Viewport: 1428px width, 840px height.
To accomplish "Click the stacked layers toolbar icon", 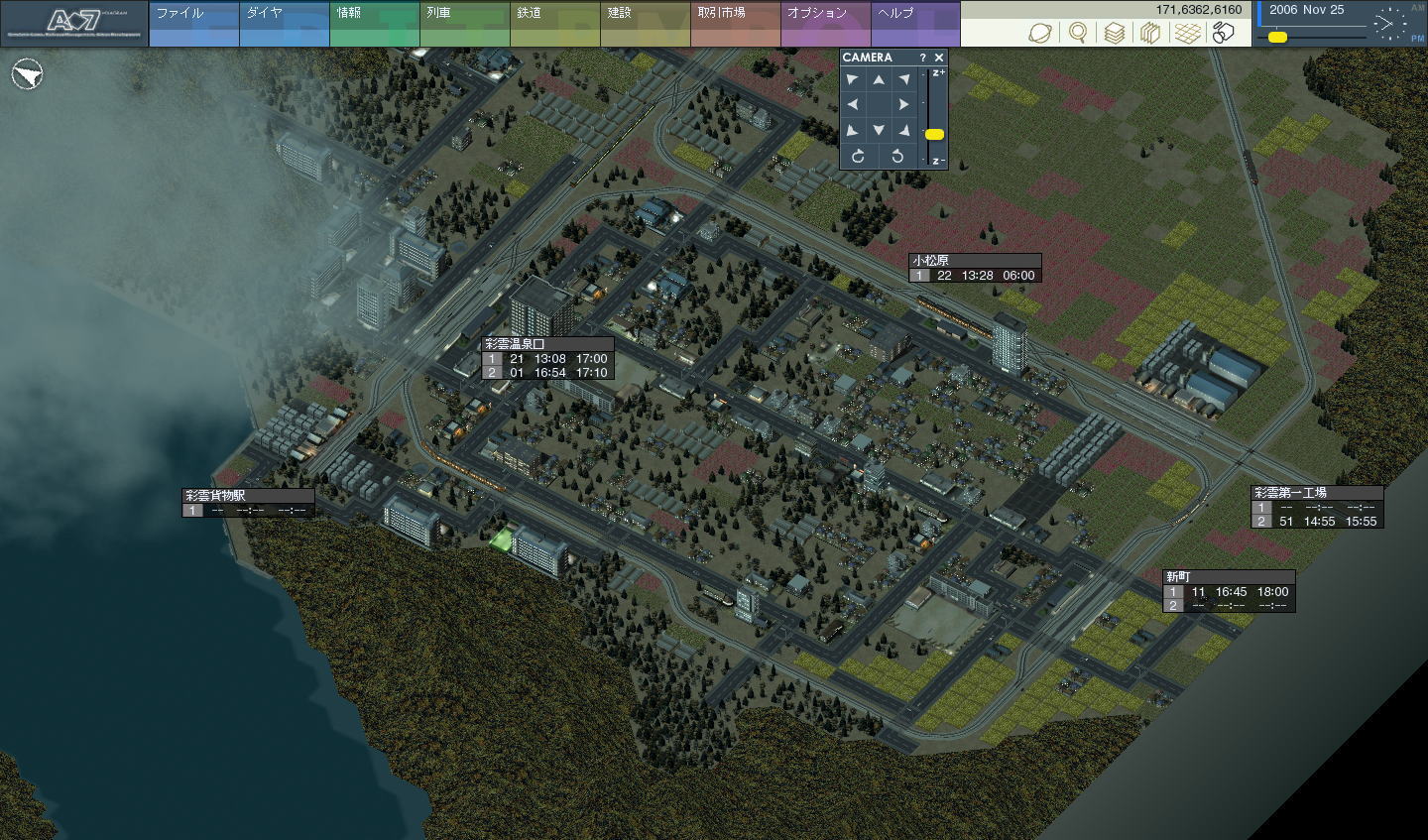I will coord(1115,33).
